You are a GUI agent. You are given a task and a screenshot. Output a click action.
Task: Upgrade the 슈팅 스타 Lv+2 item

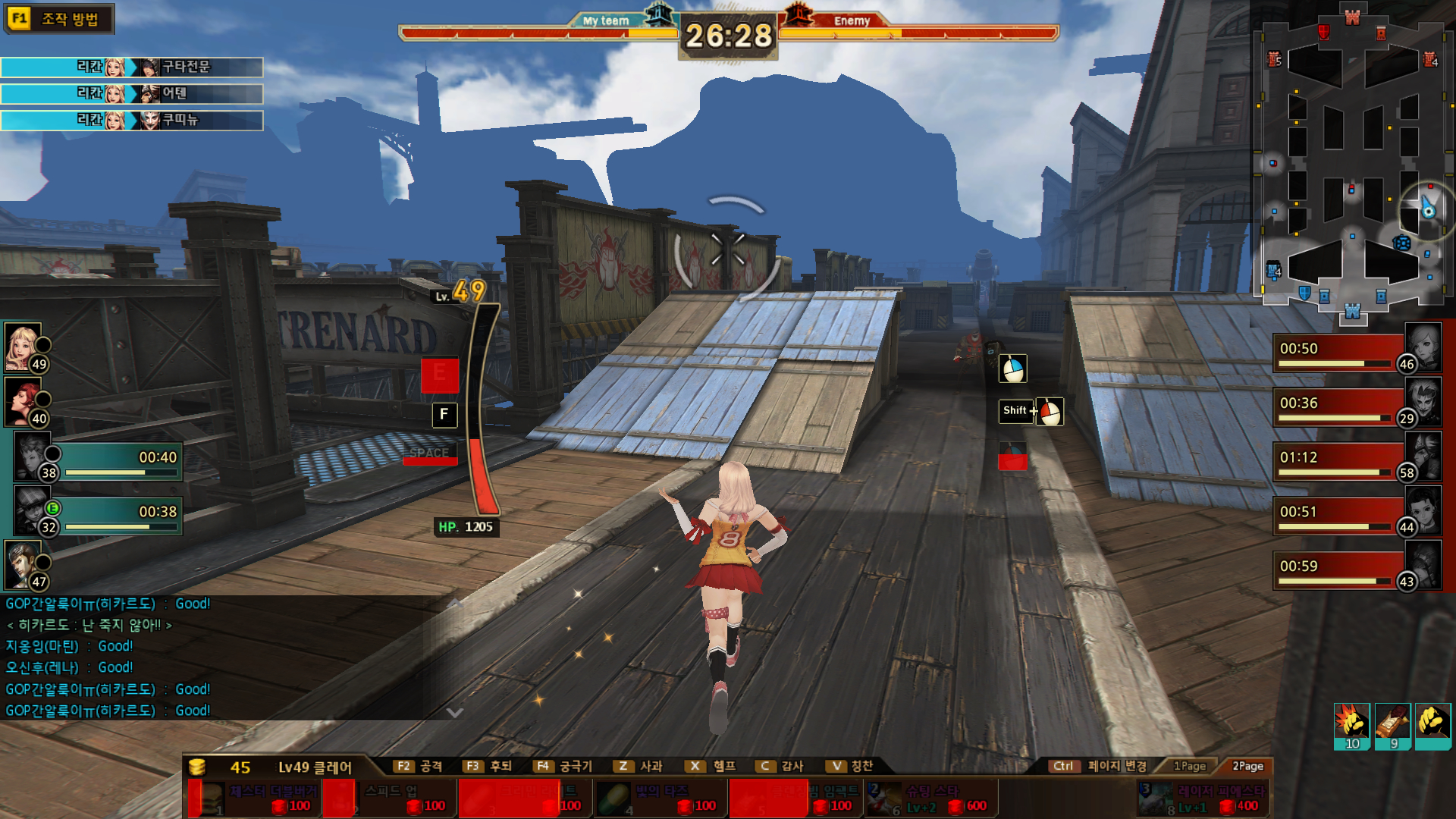pos(931,799)
